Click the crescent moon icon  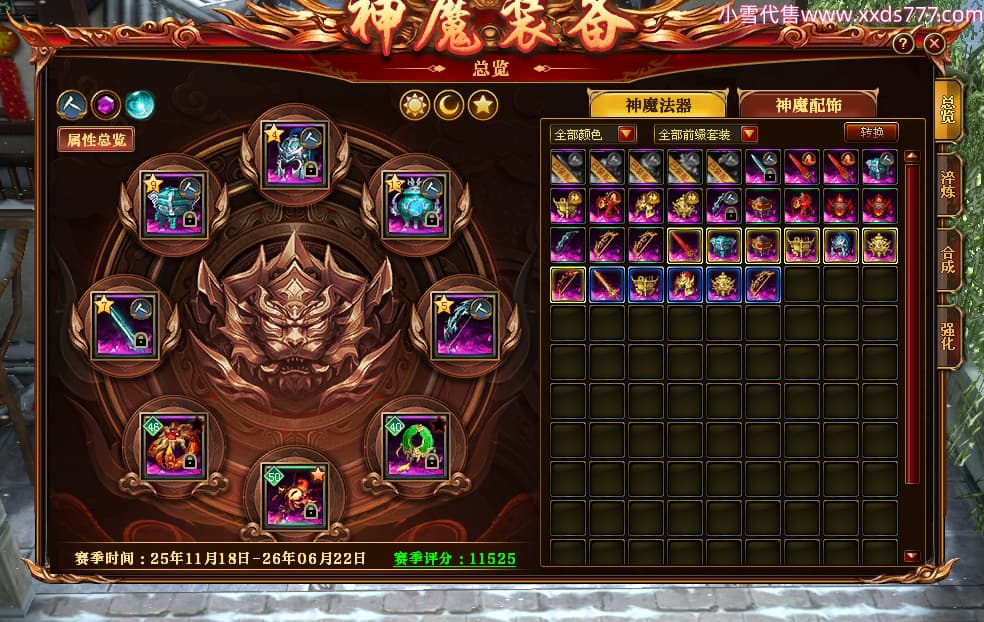coord(448,105)
